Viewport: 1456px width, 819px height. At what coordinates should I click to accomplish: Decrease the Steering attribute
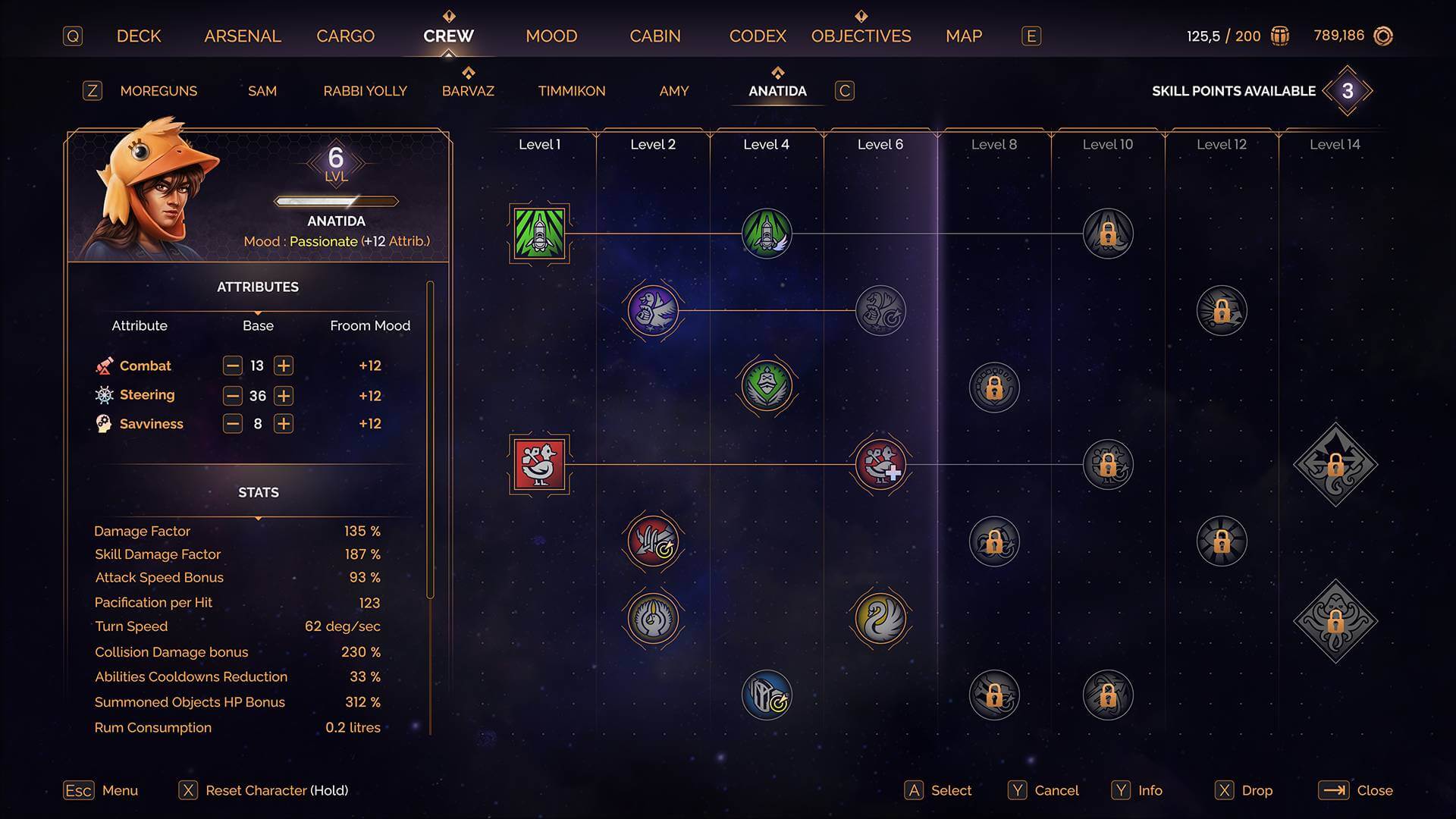pos(233,396)
